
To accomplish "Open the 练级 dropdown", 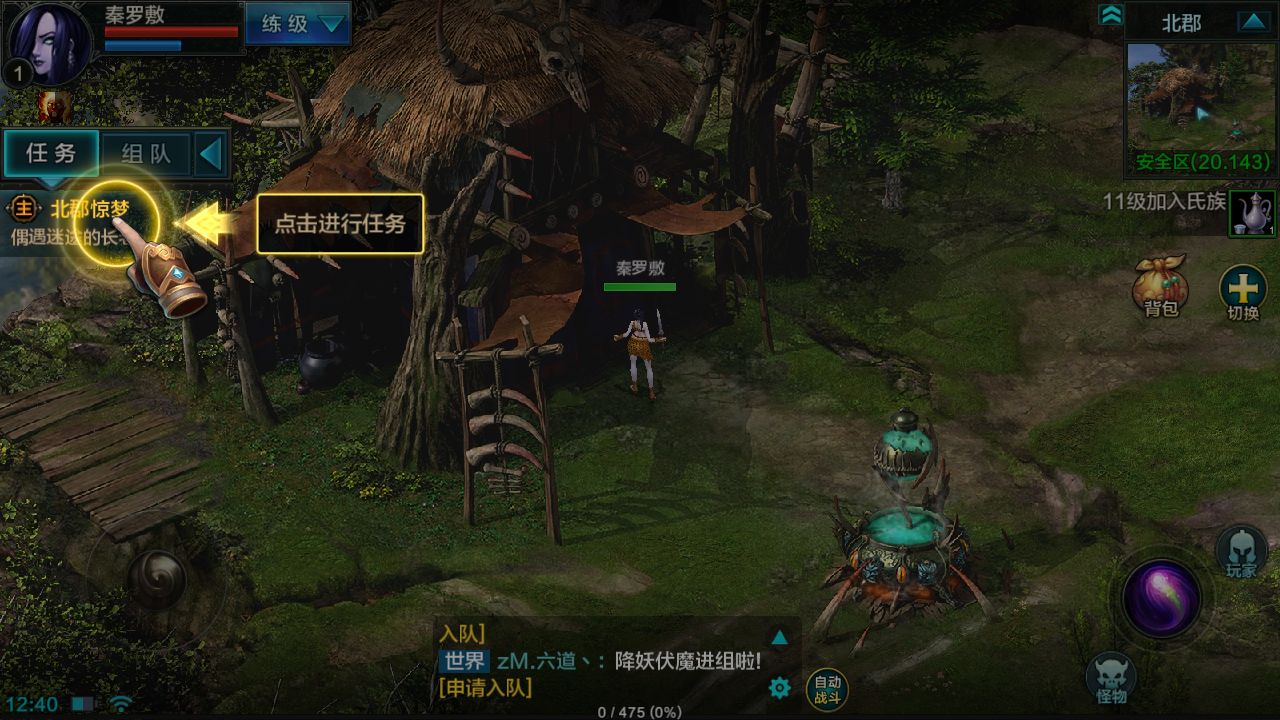I will [x=298, y=24].
